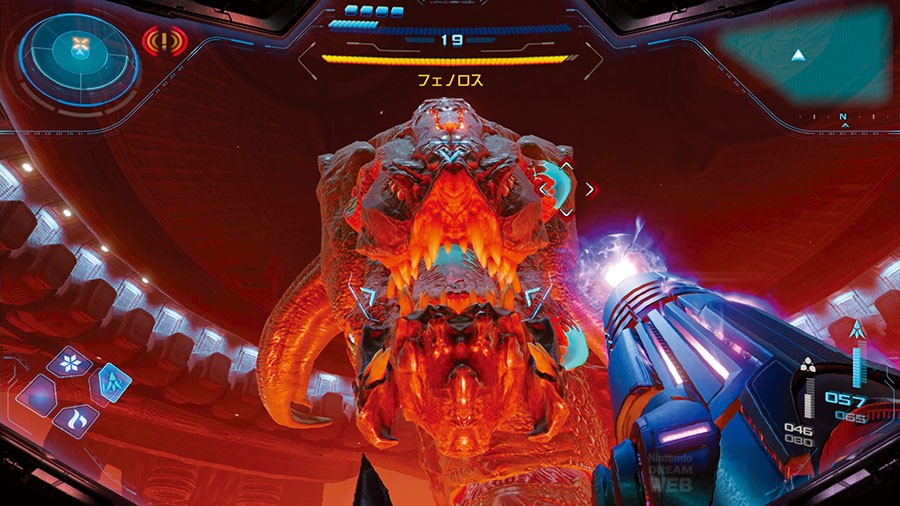The width and height of the screenshot is (900, 506).
Task: Select the ice snowflake shot icon
Action: [69, 361]
